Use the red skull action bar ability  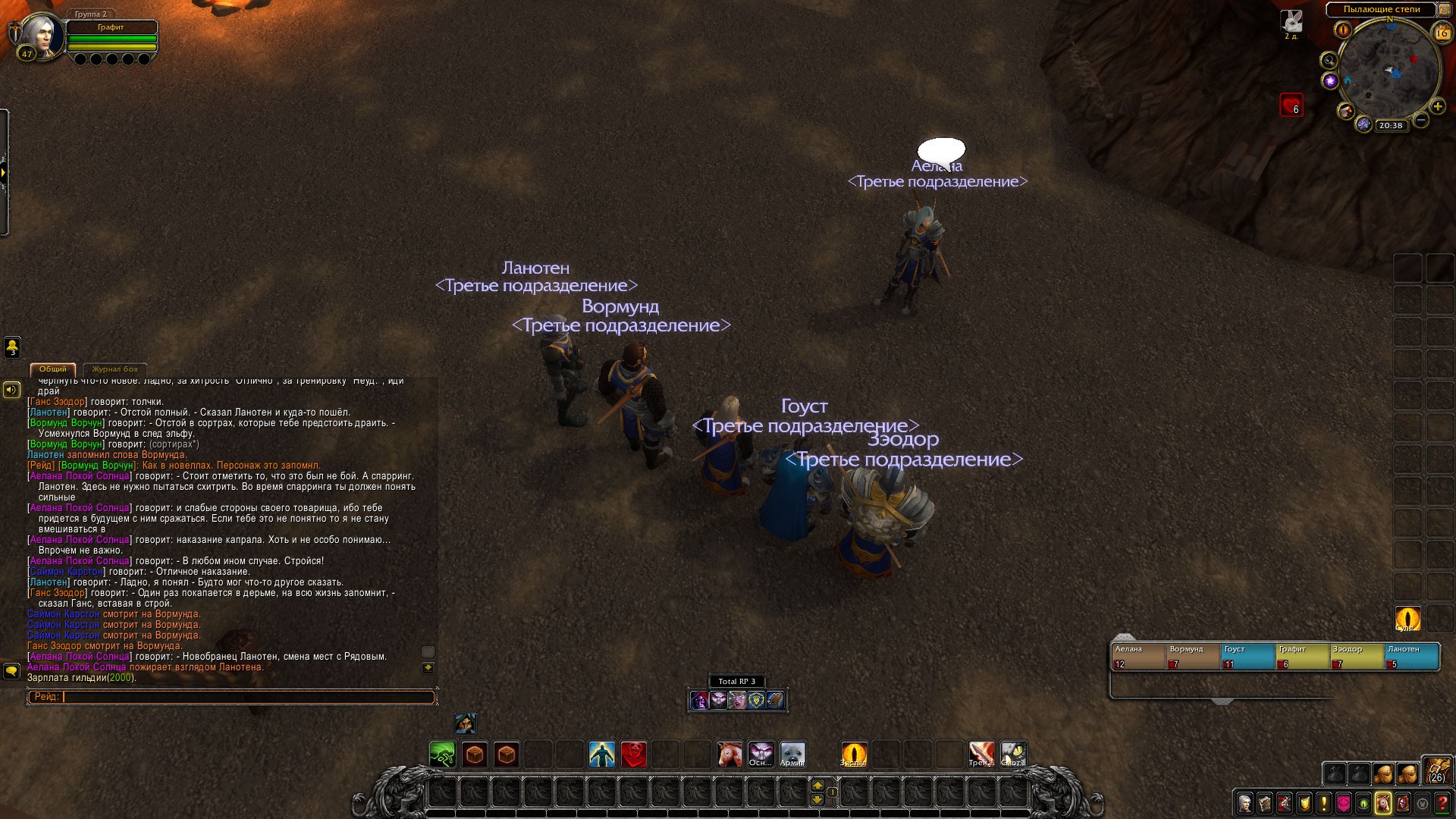pyautogui.click(x=634, y=755)
